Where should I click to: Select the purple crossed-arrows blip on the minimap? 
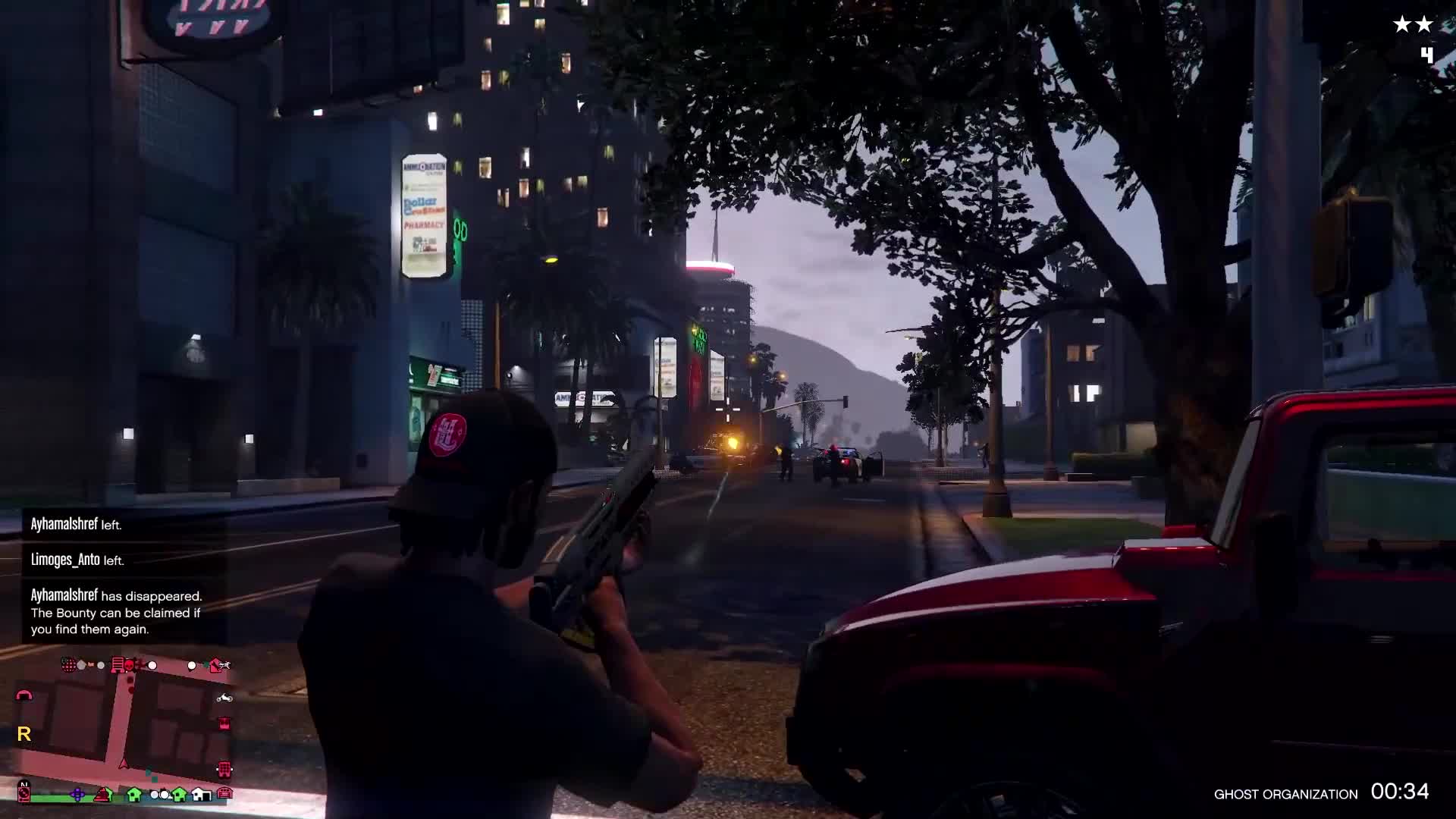coord(77,793)
